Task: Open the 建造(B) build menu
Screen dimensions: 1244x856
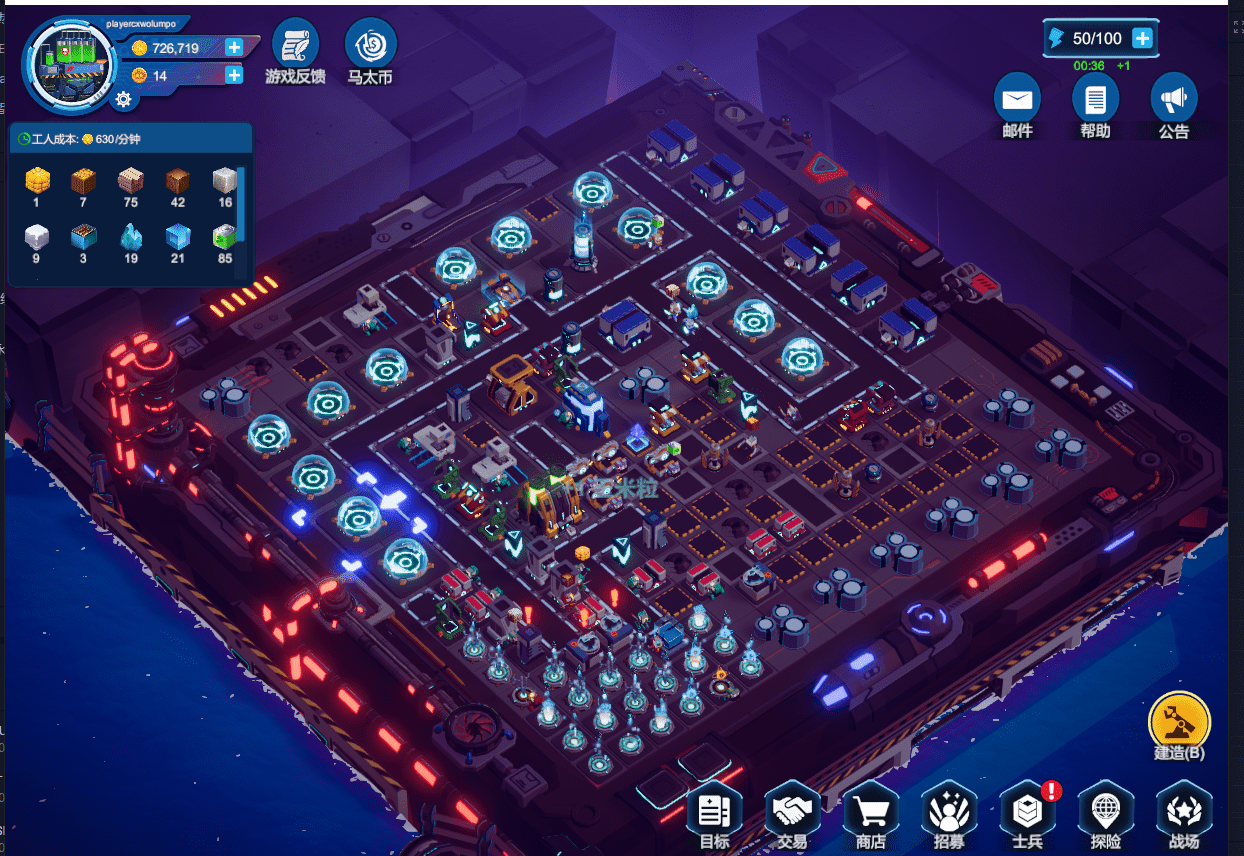Action: (x=1179, y=720)
